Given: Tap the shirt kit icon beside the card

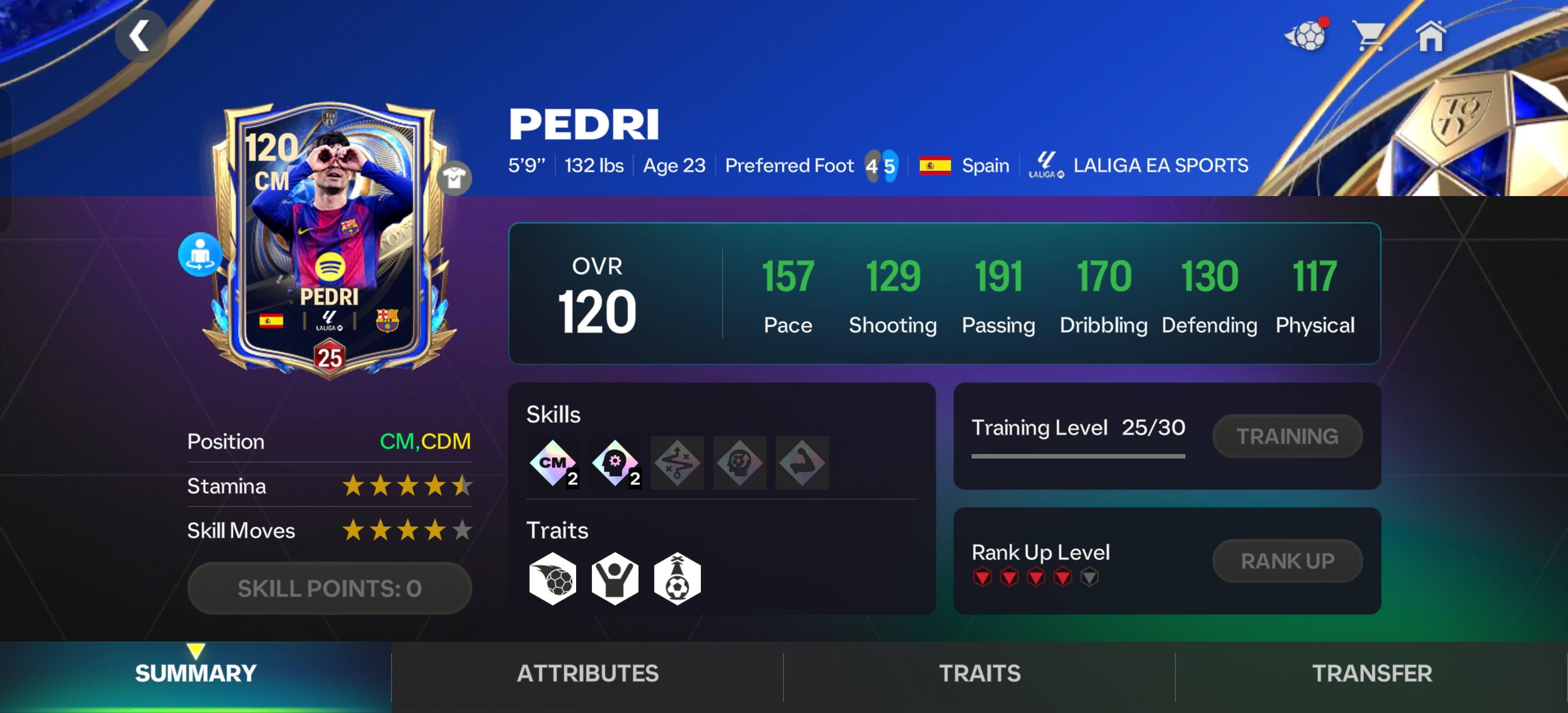Looking at the screenshot, I should tap(454, 178).
